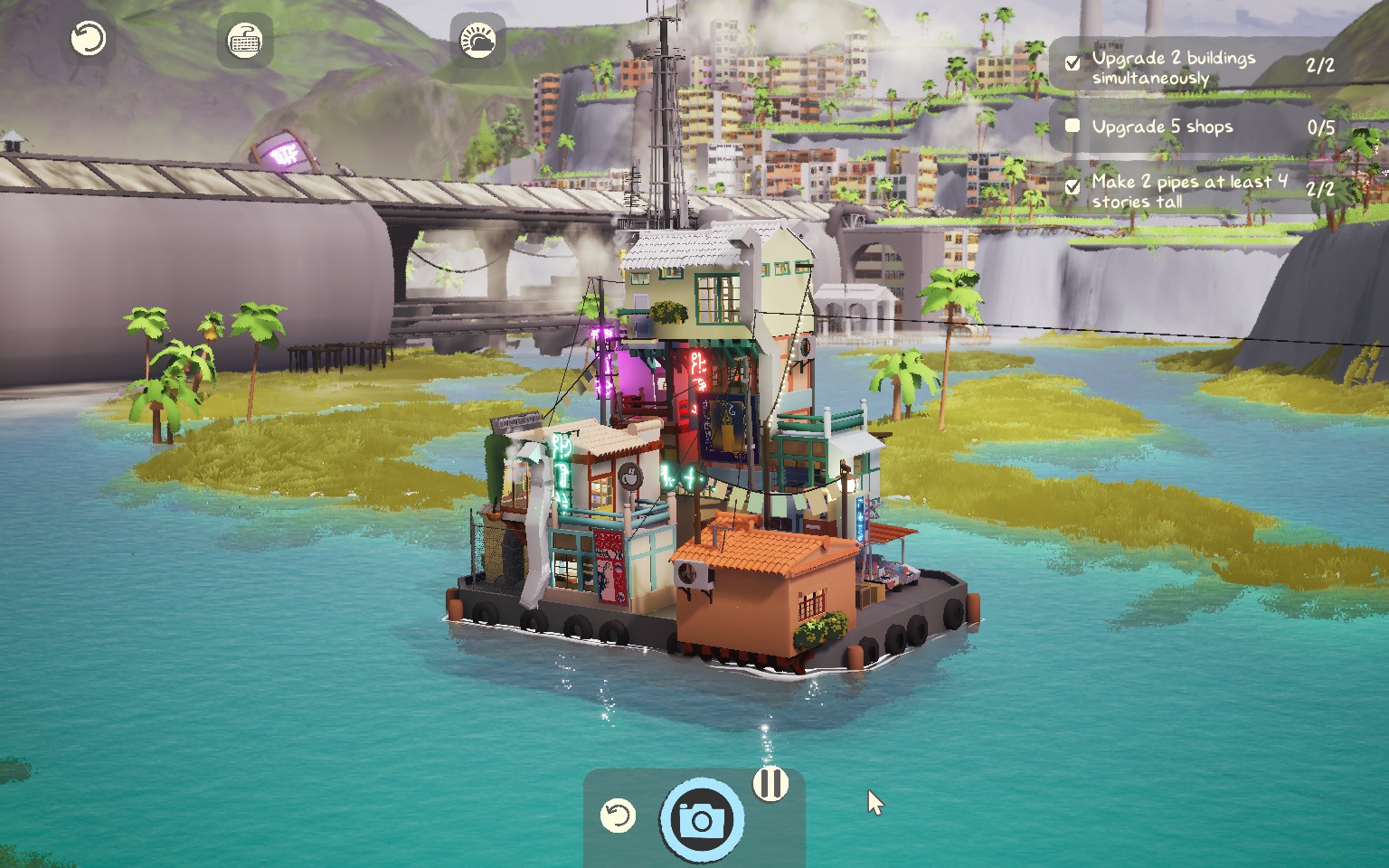Screen dimensions: 1389x868
Task: Click the reset arrow beside the camera
Action: coord(619,816)
